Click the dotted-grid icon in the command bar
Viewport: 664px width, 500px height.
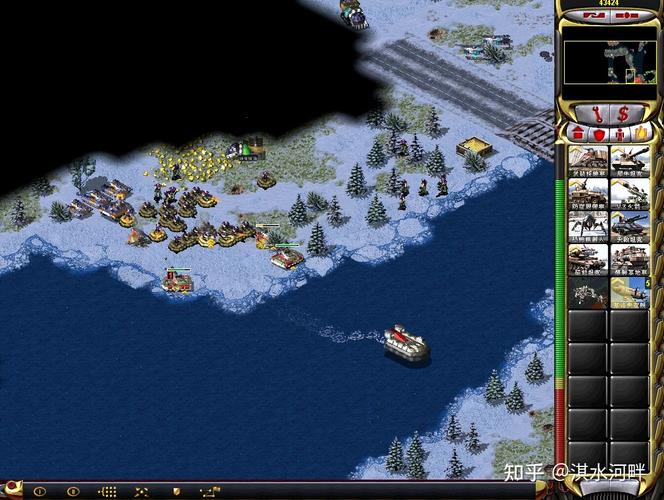[x=107, y=492]
